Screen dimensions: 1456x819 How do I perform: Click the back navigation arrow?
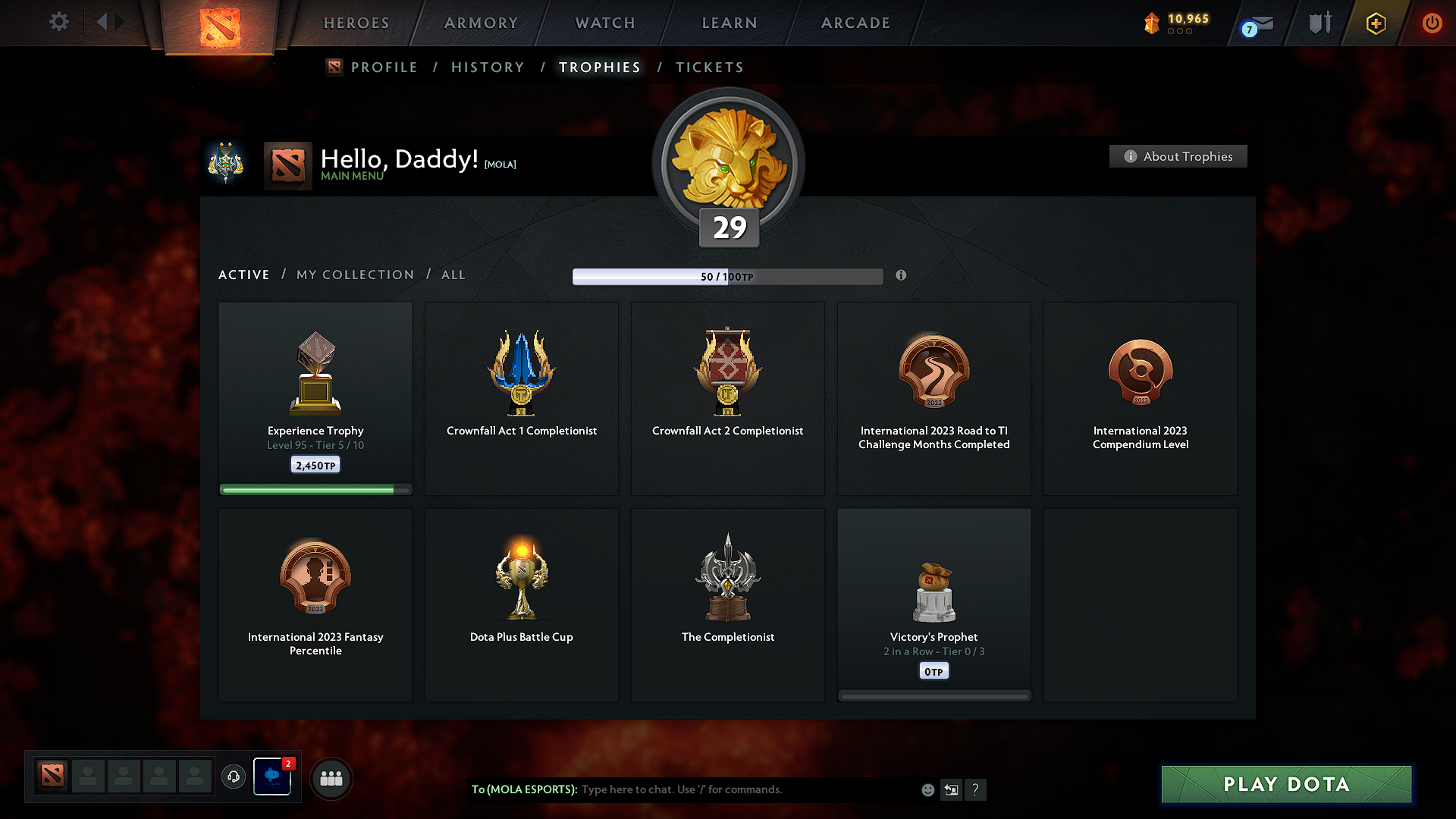coord(104,22)
